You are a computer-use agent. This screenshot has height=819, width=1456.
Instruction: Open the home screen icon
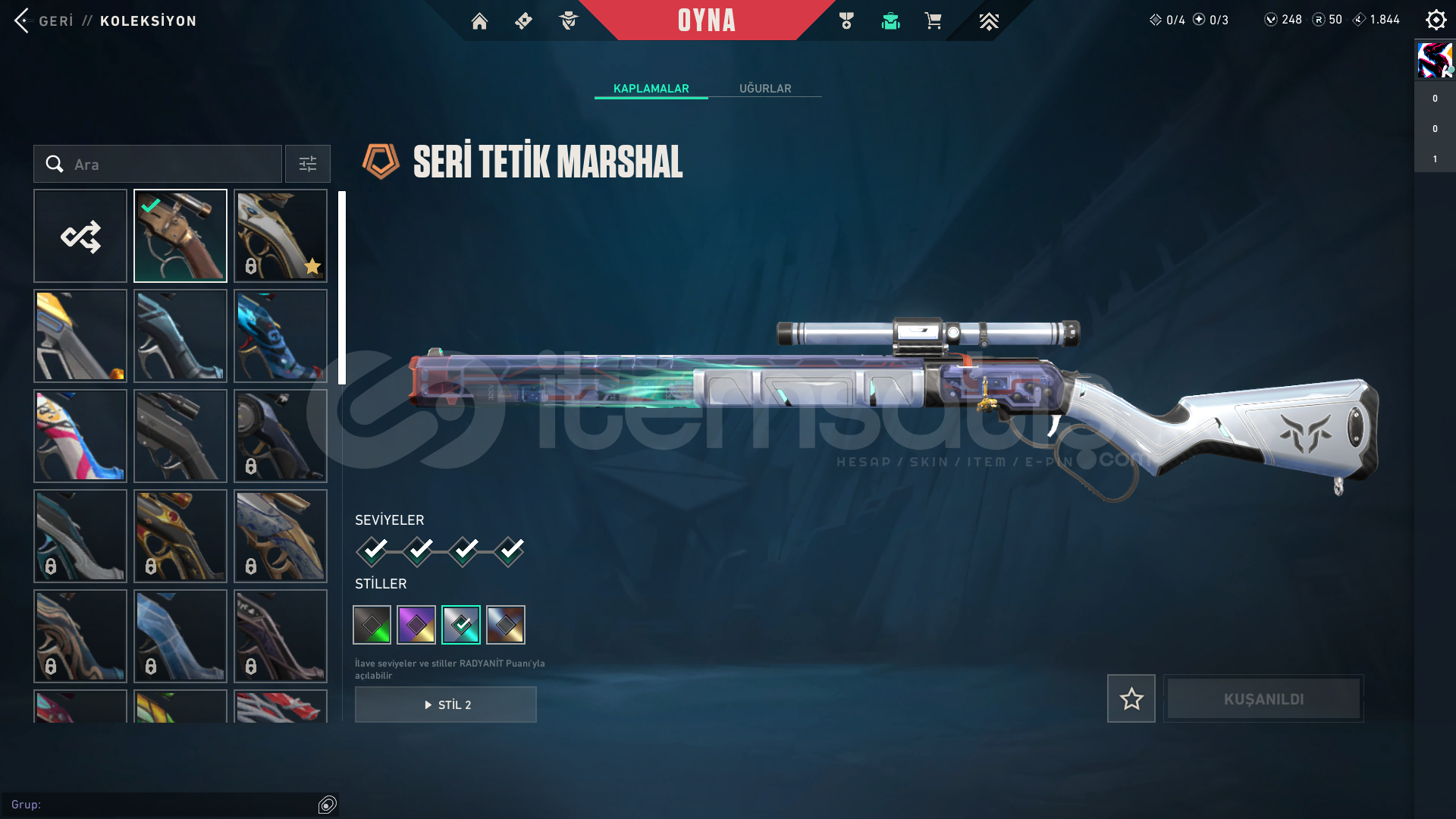point(479,21)
